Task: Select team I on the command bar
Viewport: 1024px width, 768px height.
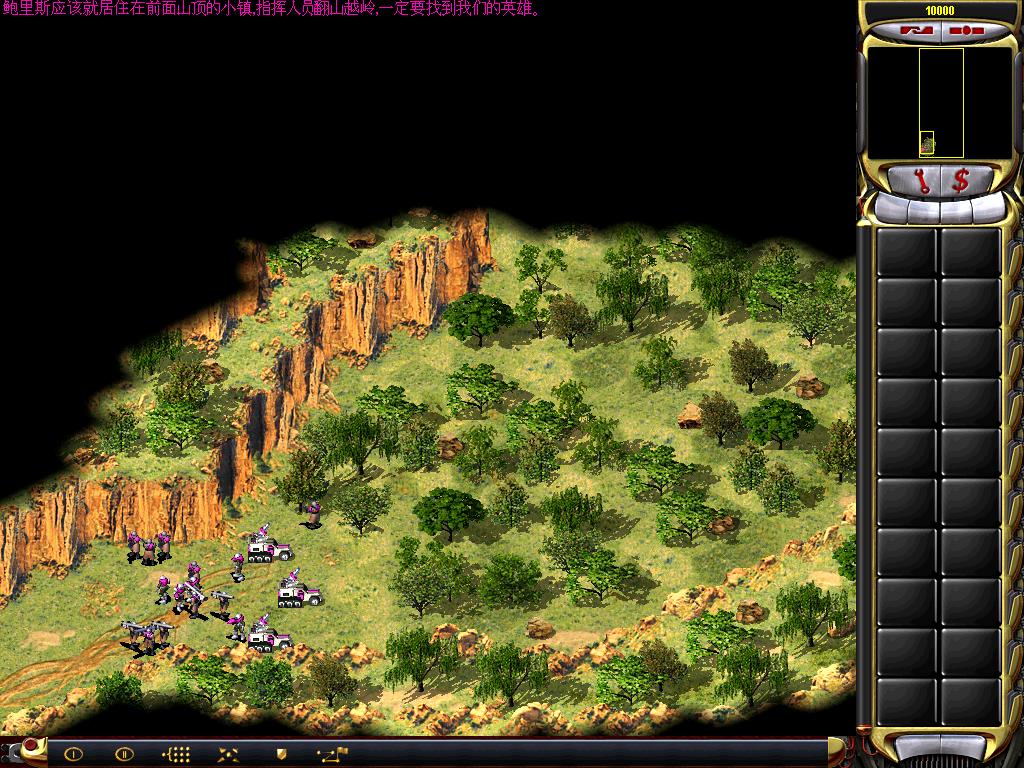Action: (73, 754)
